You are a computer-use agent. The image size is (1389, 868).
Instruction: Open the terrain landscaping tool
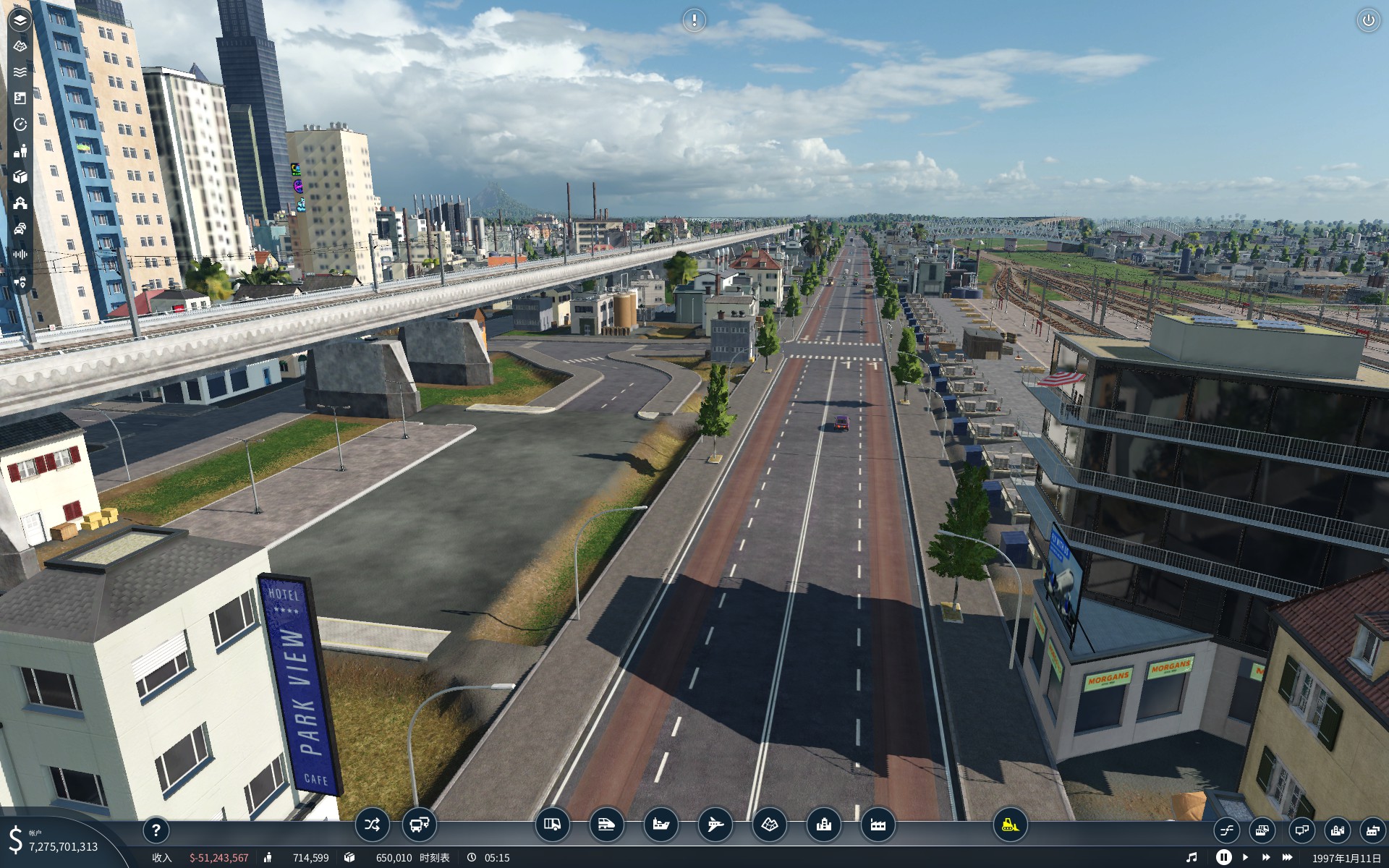coord(769,825)
